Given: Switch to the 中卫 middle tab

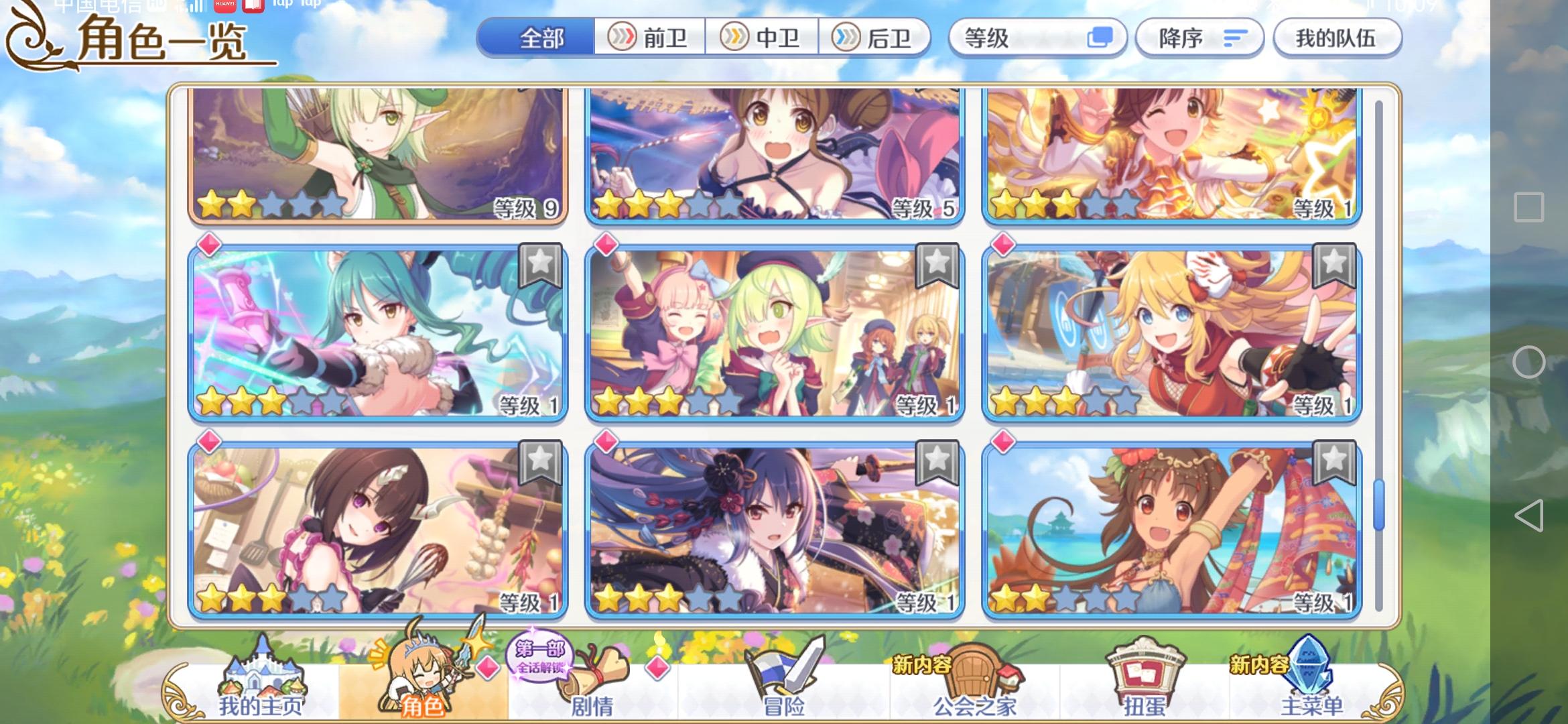Looking at the screenshot, I should [x=764, y=38].
